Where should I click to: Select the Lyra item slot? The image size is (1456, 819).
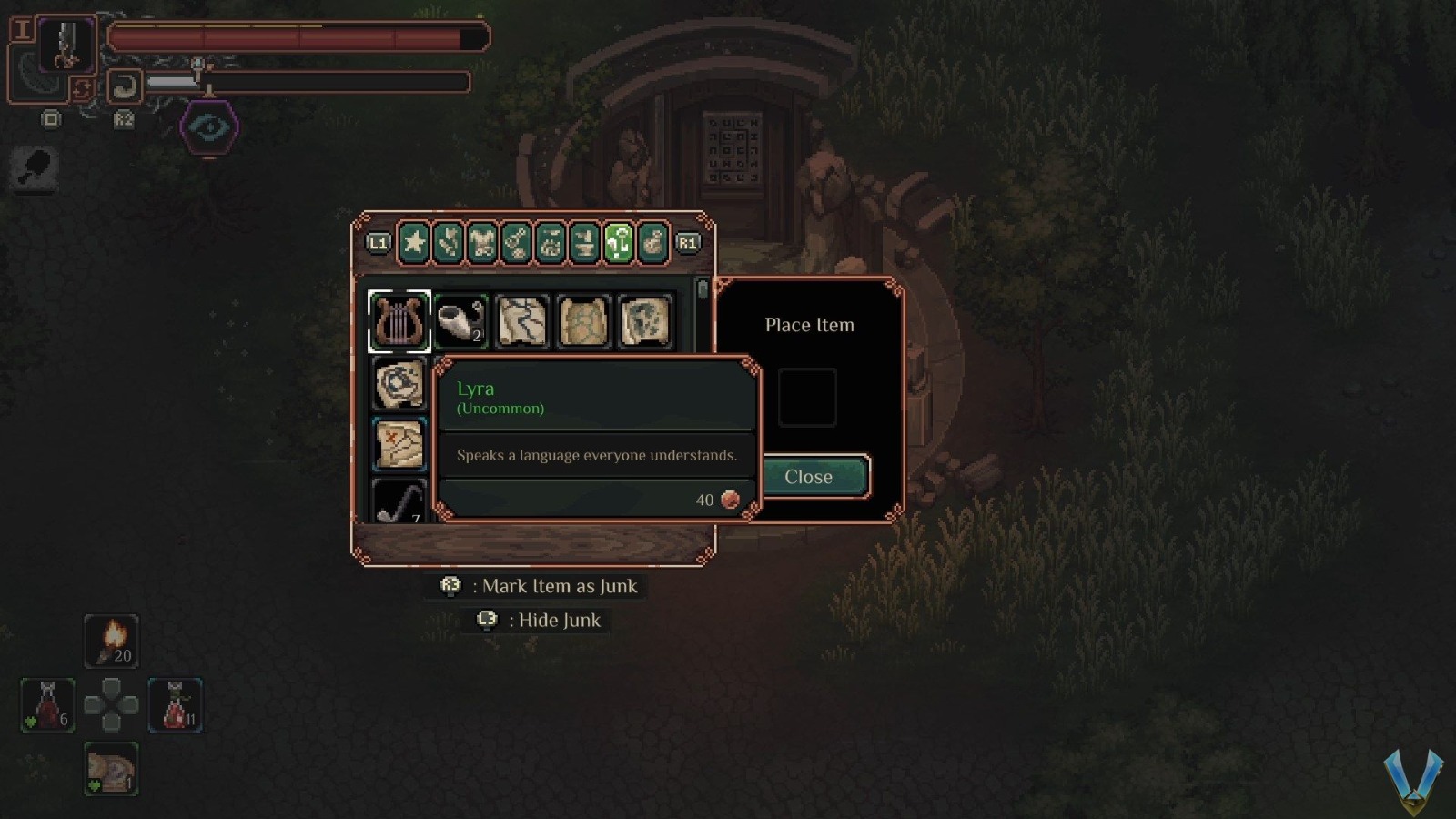399,321
